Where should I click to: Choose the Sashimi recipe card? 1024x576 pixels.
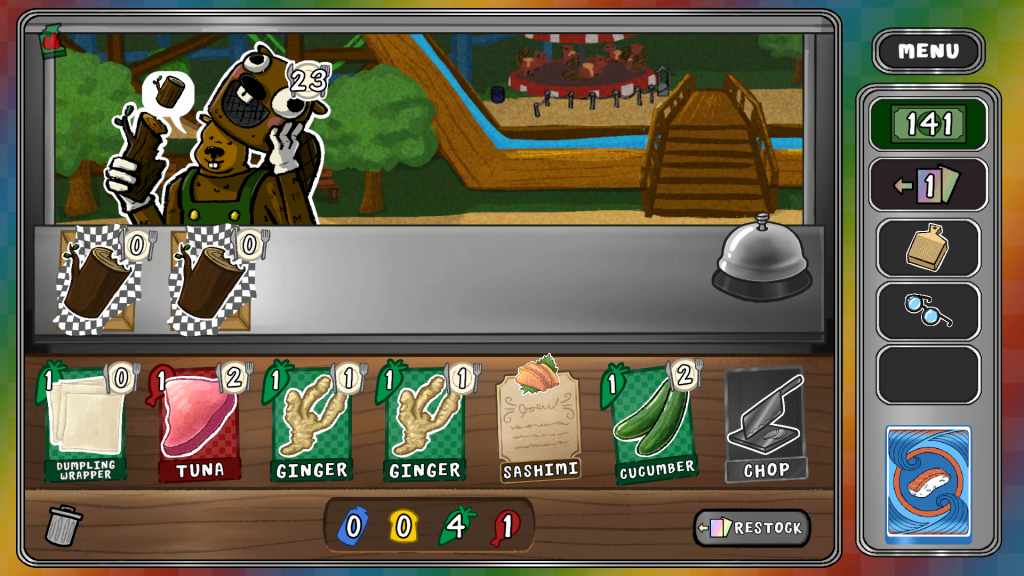pyautogui.click(x=540, y=420)
